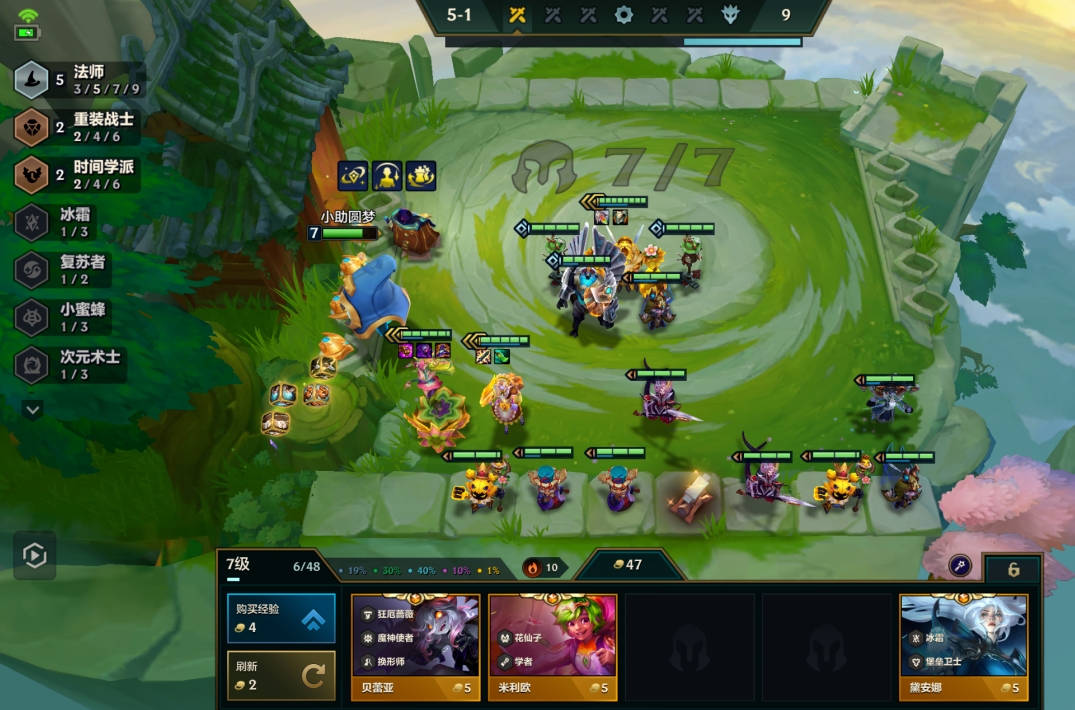
Task: Refresh the shop with the 刷新 button
Action: (x=281, y=675)
